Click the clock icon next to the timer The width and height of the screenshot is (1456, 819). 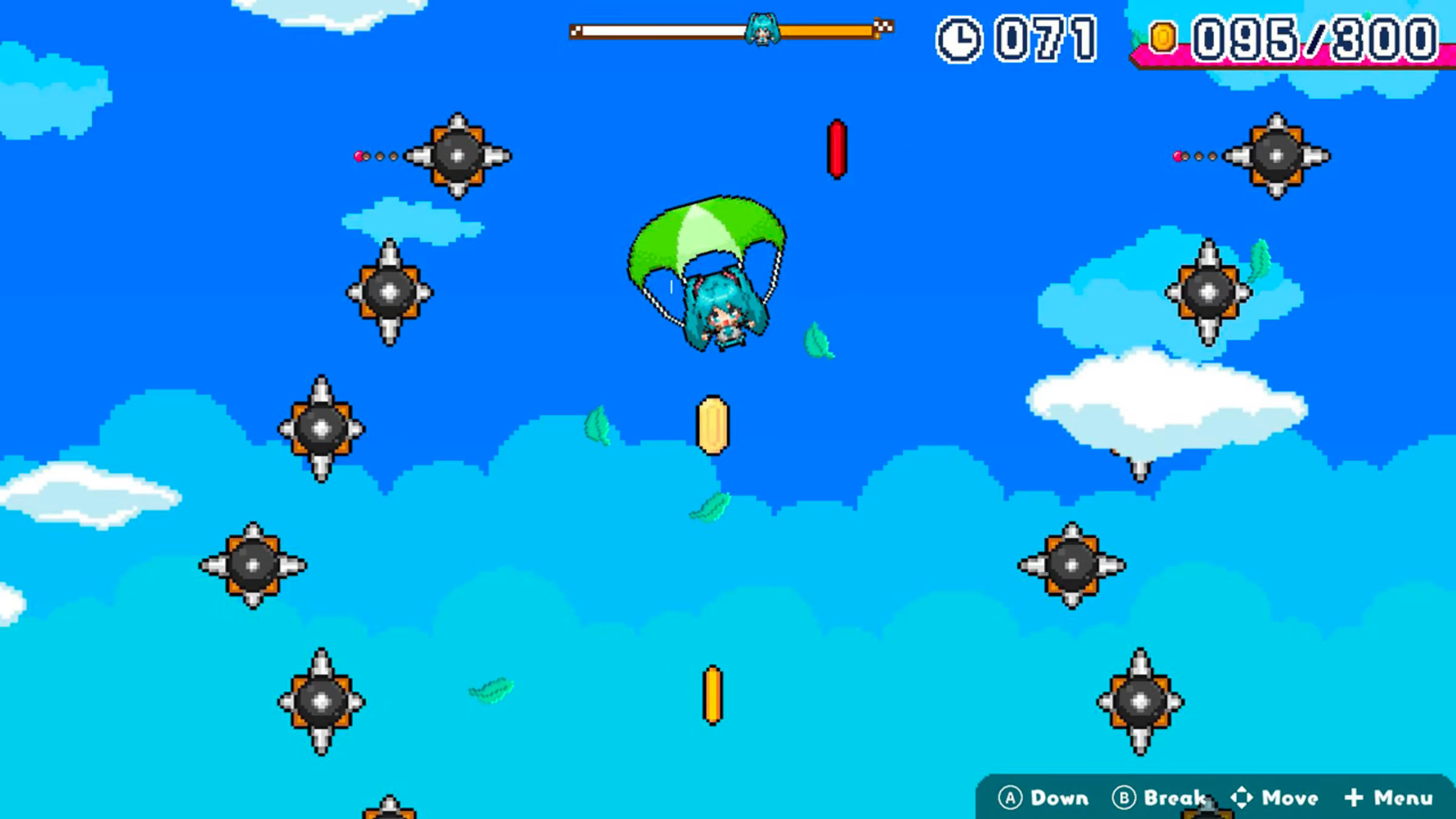click(x=959, y=38)
